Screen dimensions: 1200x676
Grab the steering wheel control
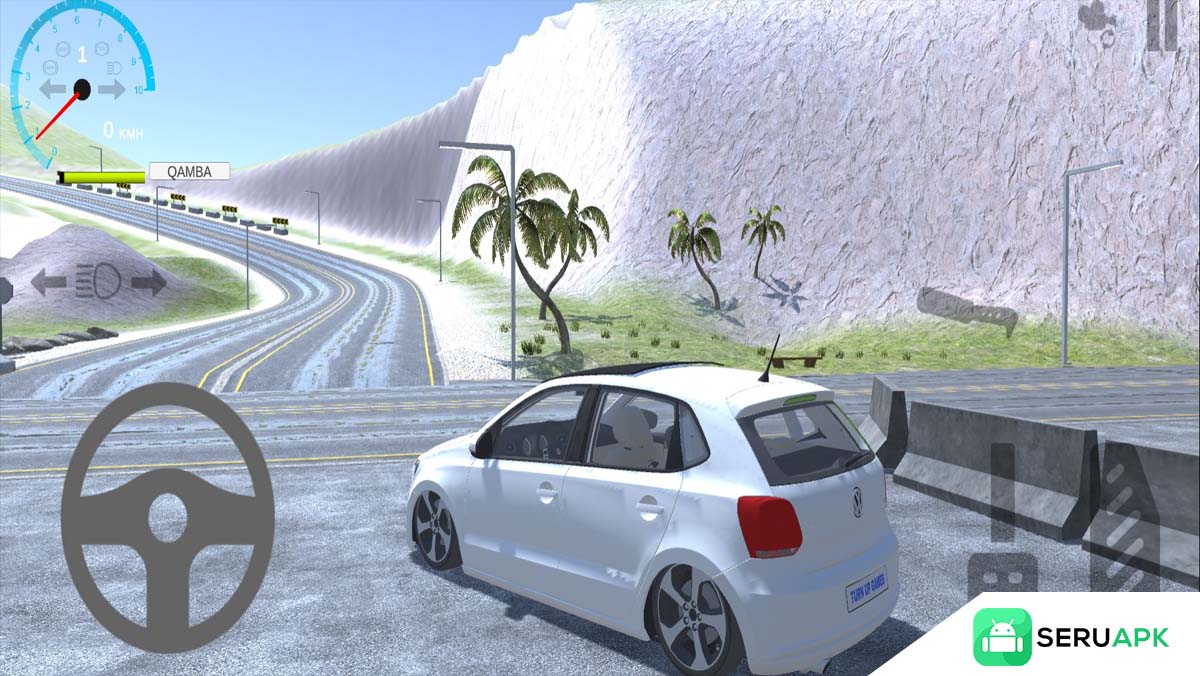pyautogui.click(x=168, y=517)
